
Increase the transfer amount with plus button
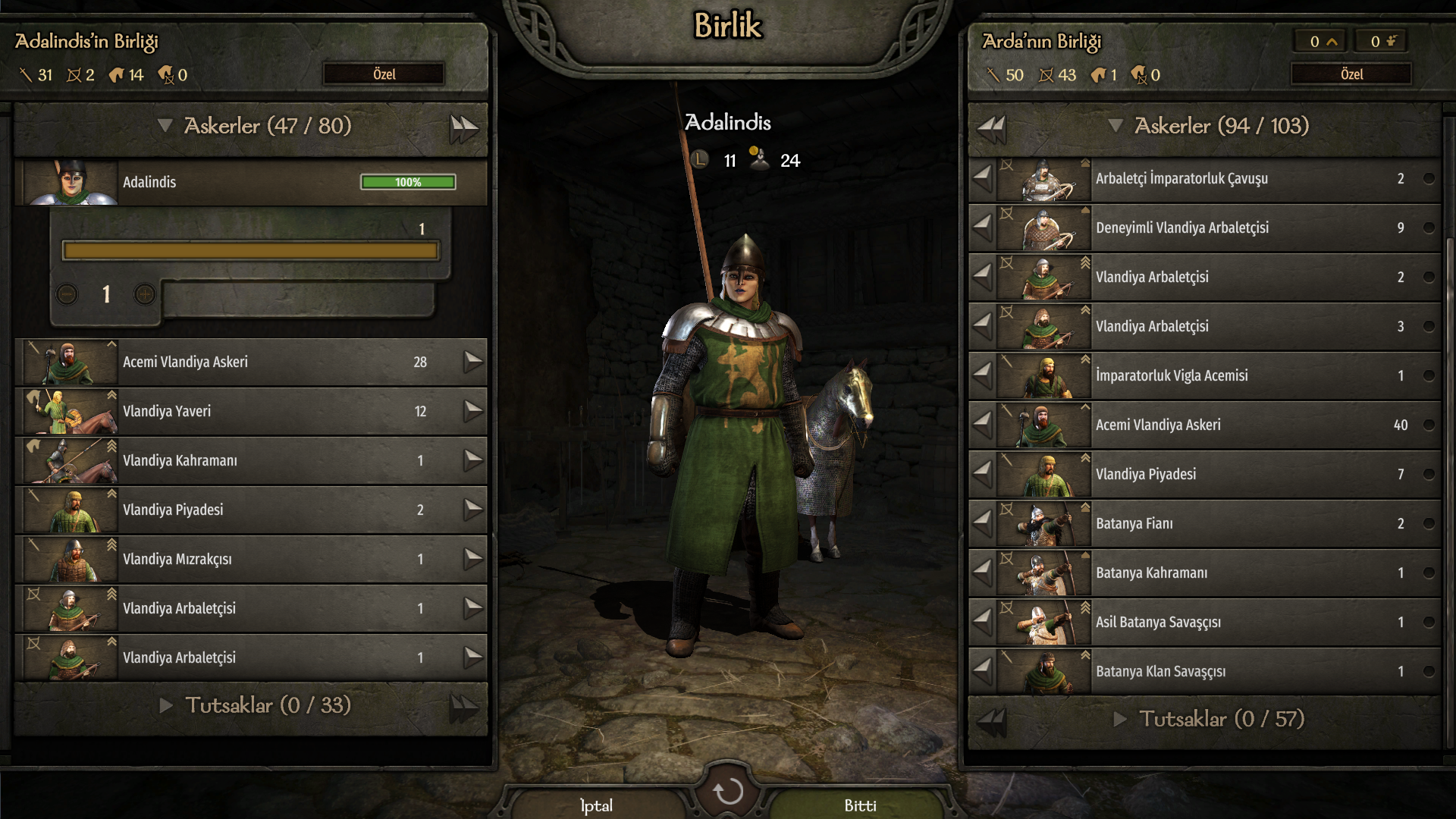145,294
